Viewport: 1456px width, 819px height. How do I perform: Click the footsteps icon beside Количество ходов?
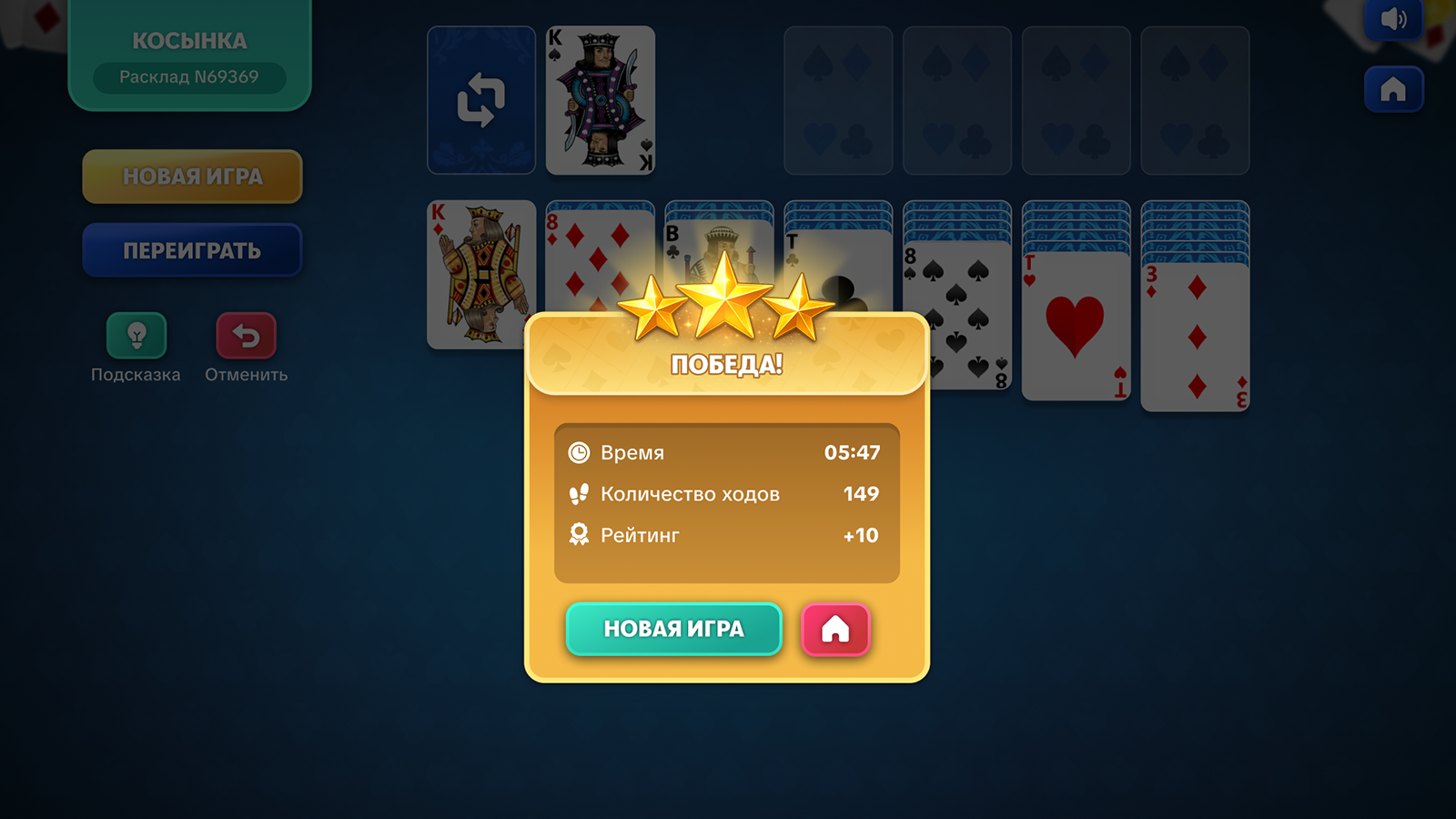click(579, 493)
